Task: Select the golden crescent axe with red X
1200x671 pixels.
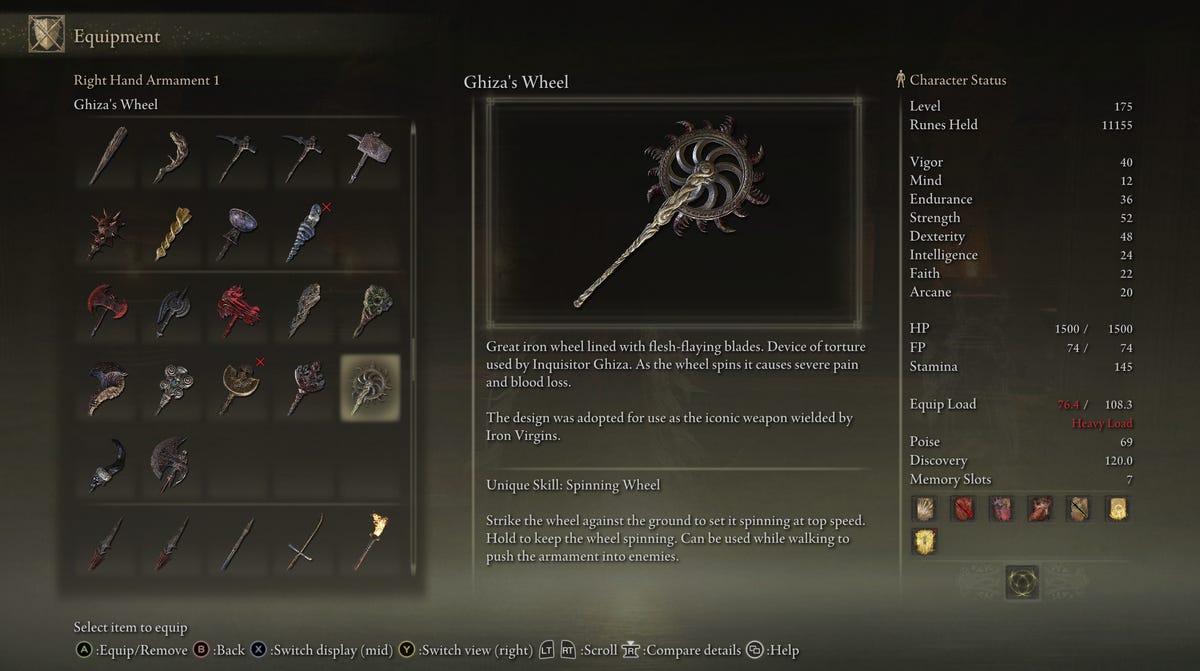Action: coord(238,387)
